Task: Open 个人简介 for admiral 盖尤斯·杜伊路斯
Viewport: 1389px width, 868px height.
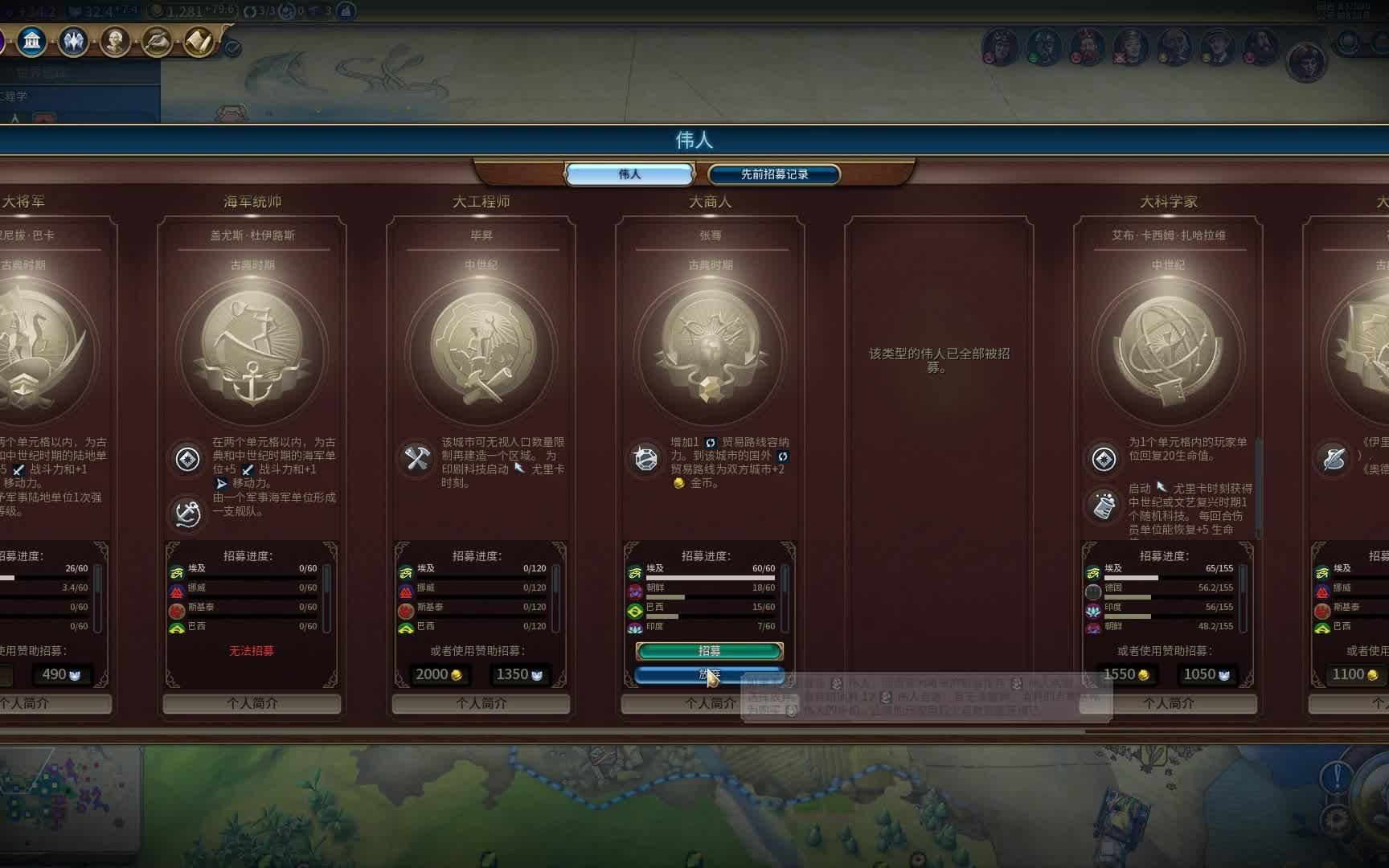Action: point(252,703)
